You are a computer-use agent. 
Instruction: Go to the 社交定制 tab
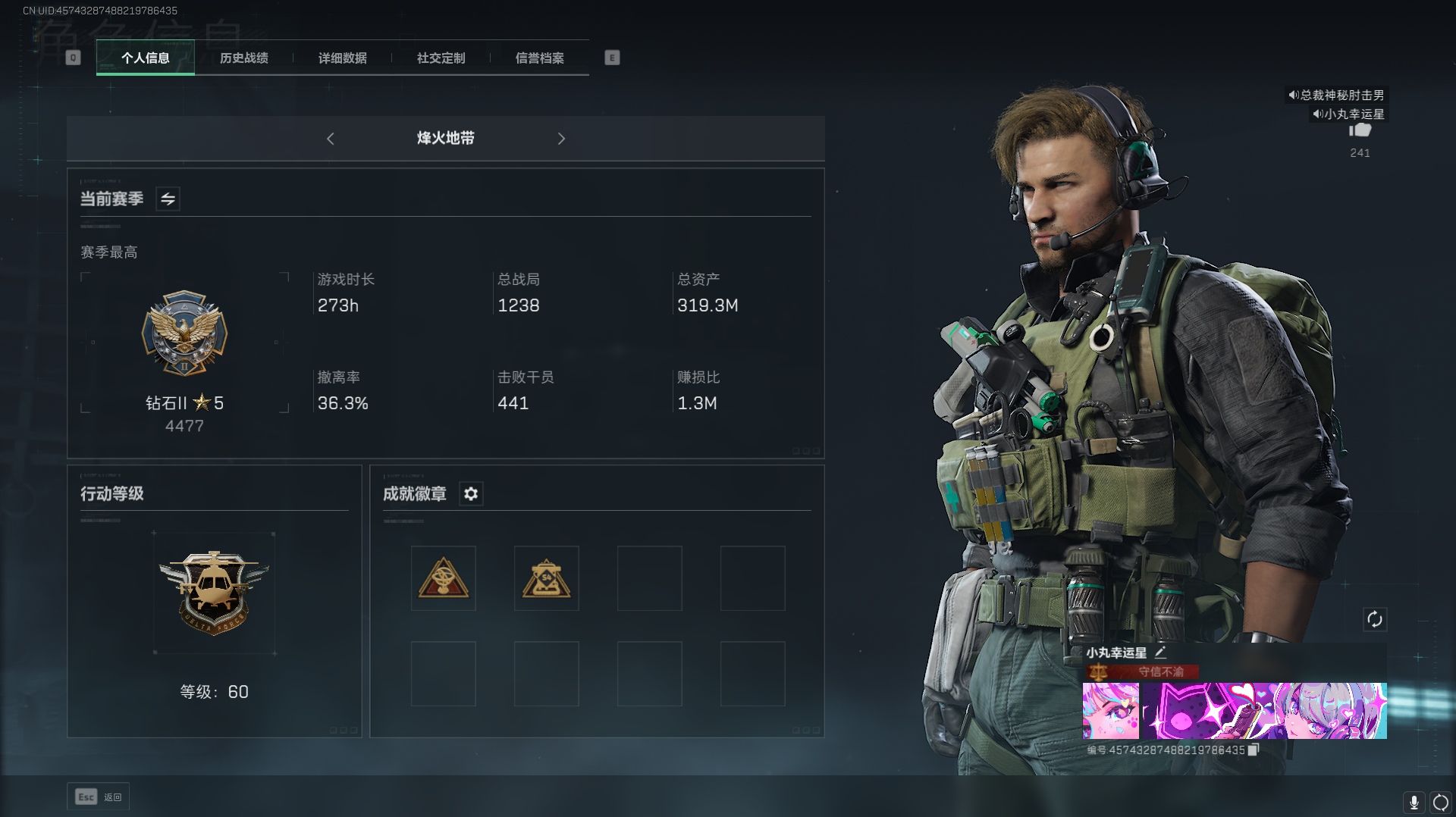(x=441, y=58)
